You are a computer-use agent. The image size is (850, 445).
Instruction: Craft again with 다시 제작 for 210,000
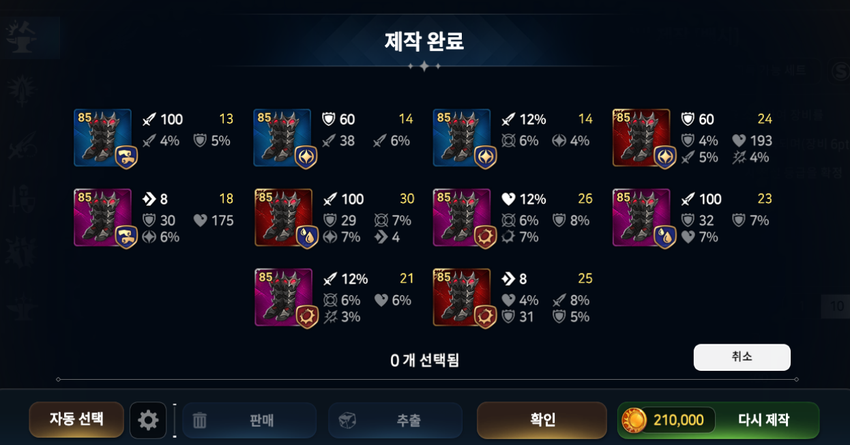[718, 420]
